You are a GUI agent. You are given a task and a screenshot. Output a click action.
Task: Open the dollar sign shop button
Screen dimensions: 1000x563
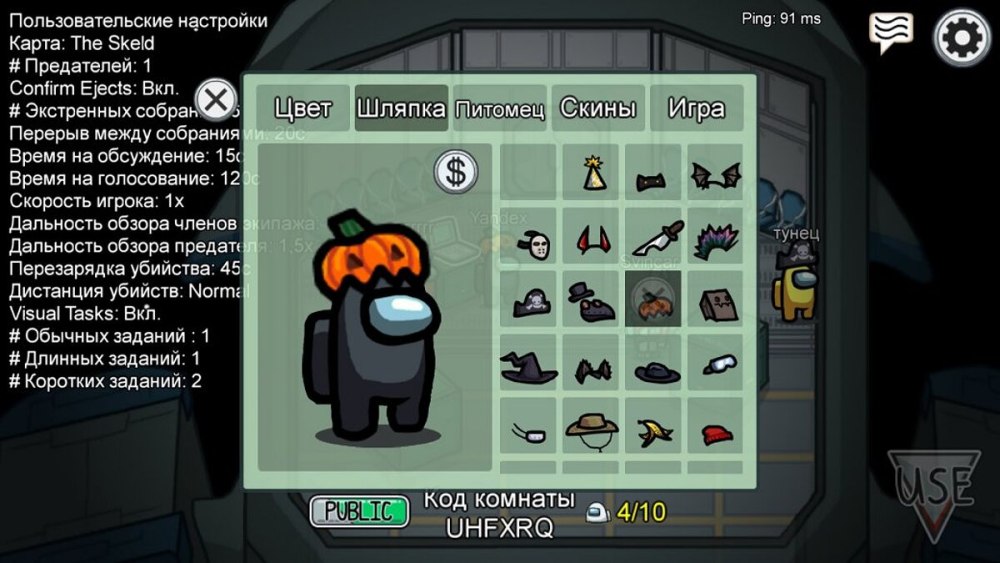[x=456, y=172]
